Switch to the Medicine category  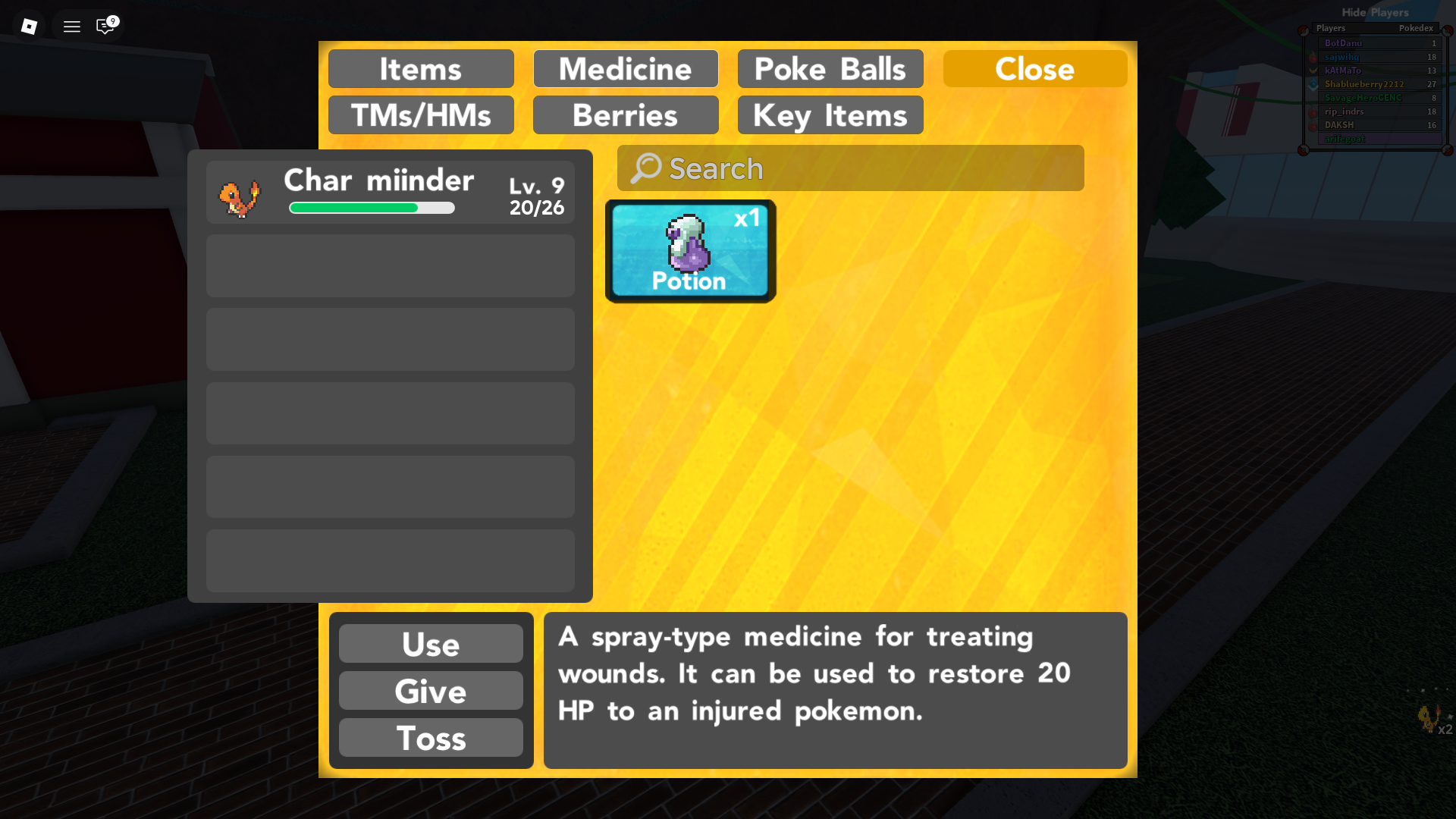[626, 68]
